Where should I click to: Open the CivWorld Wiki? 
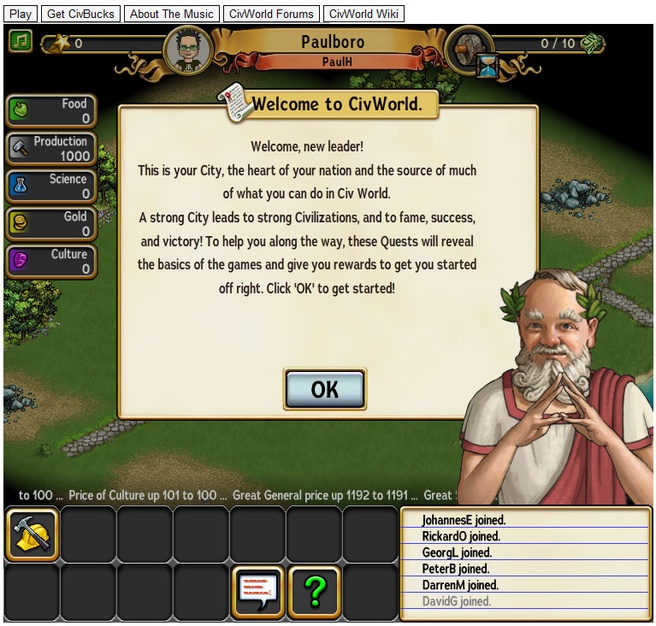point(363,14)
